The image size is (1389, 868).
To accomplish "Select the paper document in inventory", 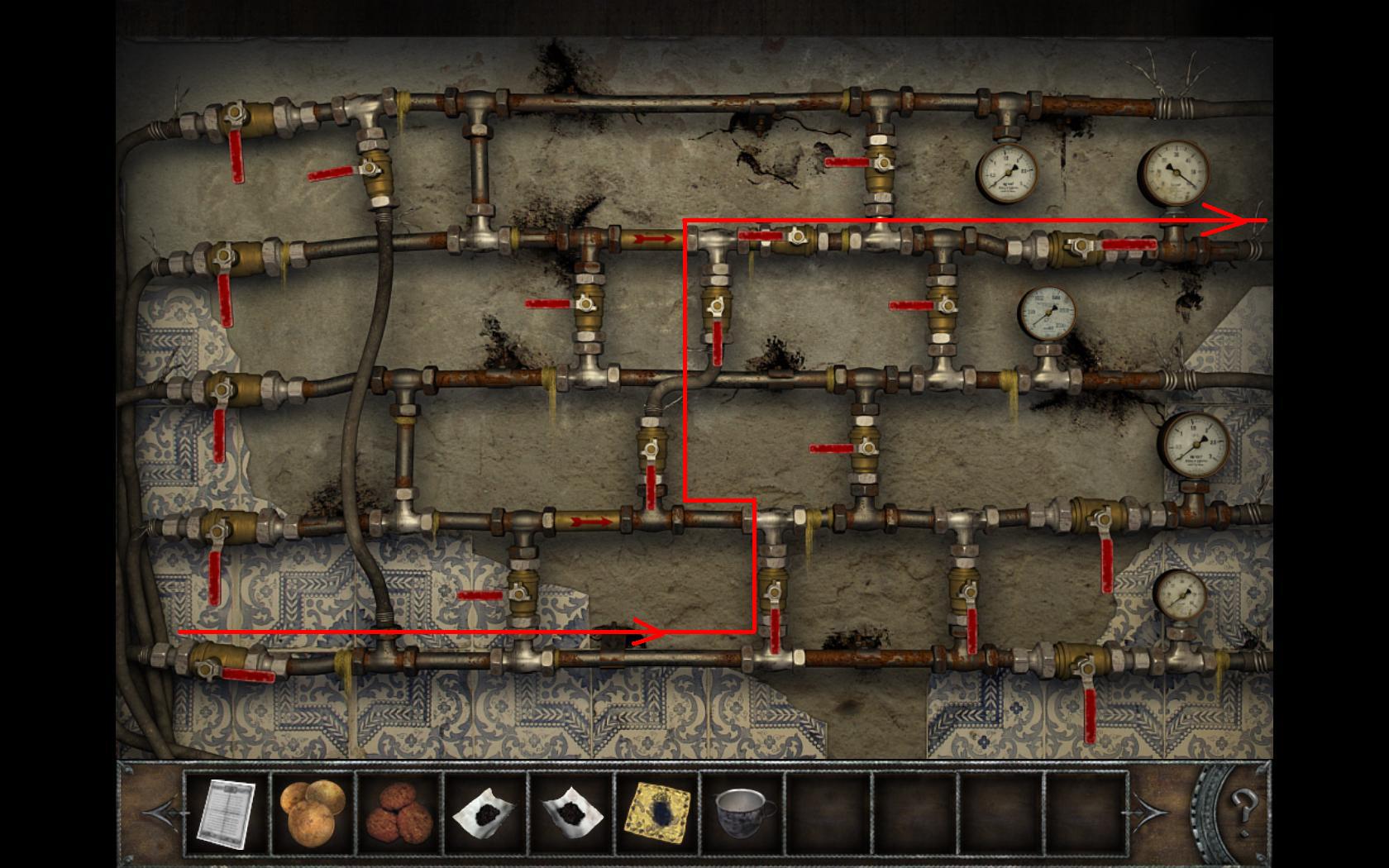I will [226, 813].
